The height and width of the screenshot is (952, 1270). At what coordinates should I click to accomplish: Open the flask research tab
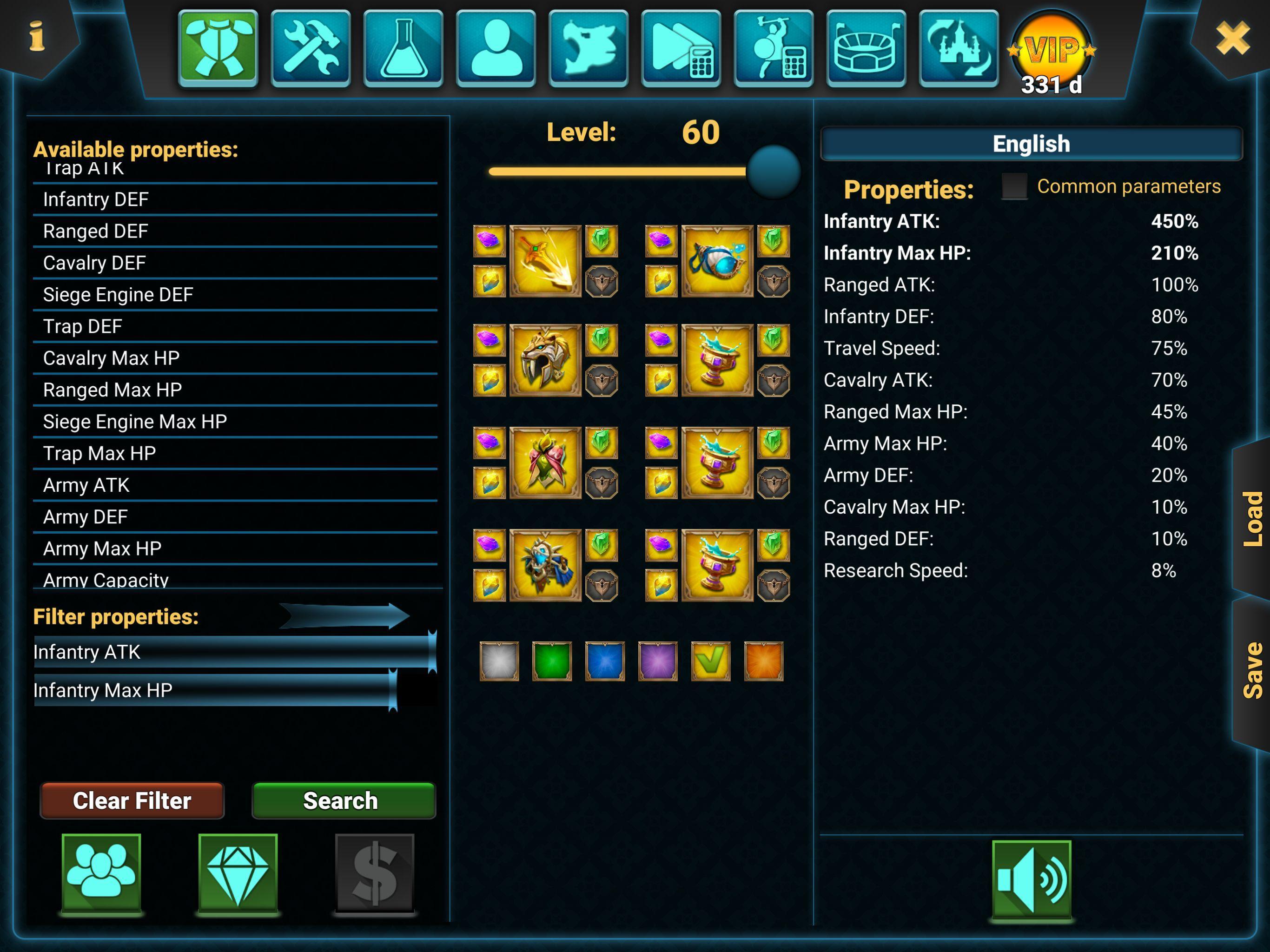403,48
